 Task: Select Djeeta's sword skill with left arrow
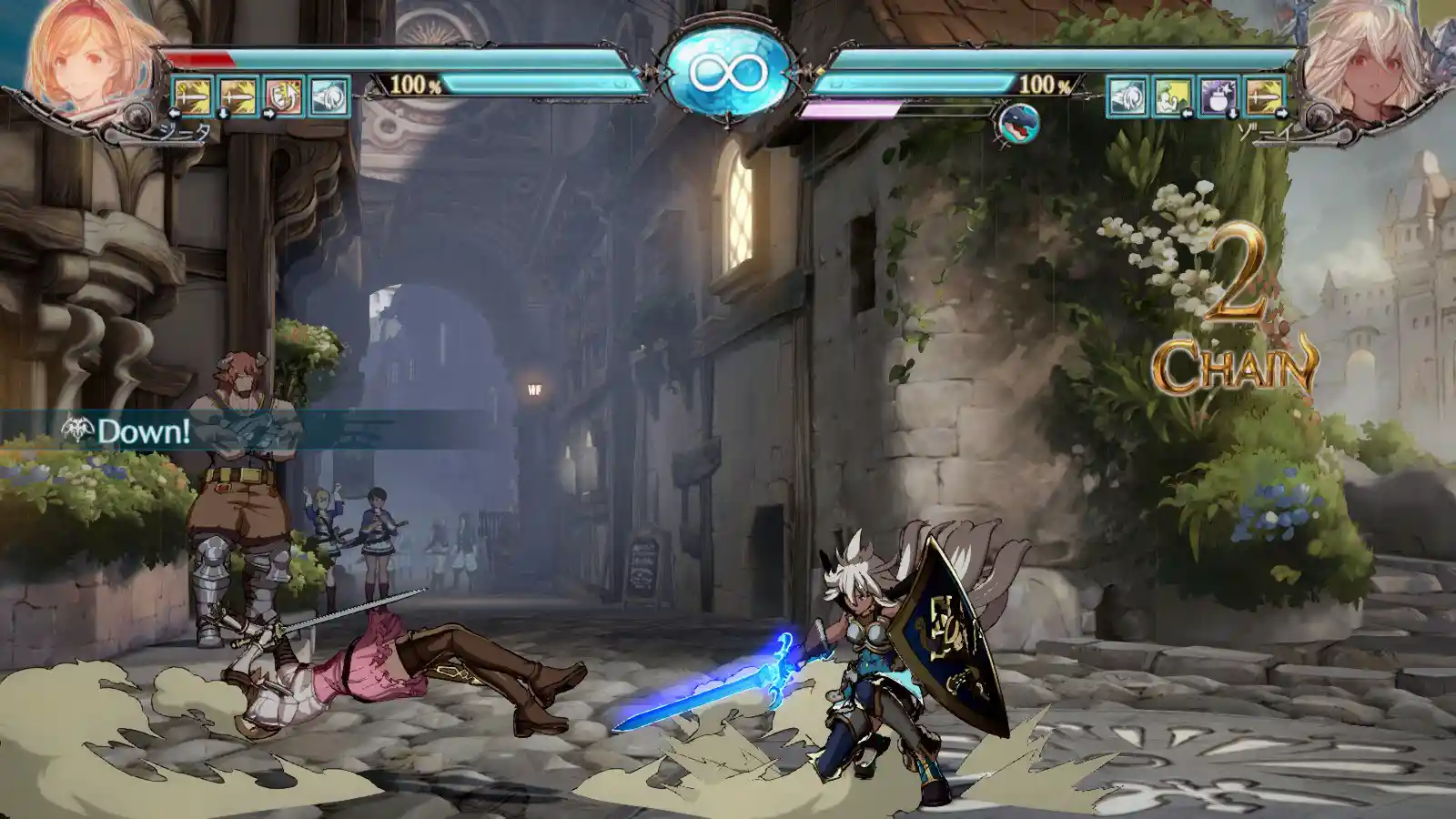point(193,96)
